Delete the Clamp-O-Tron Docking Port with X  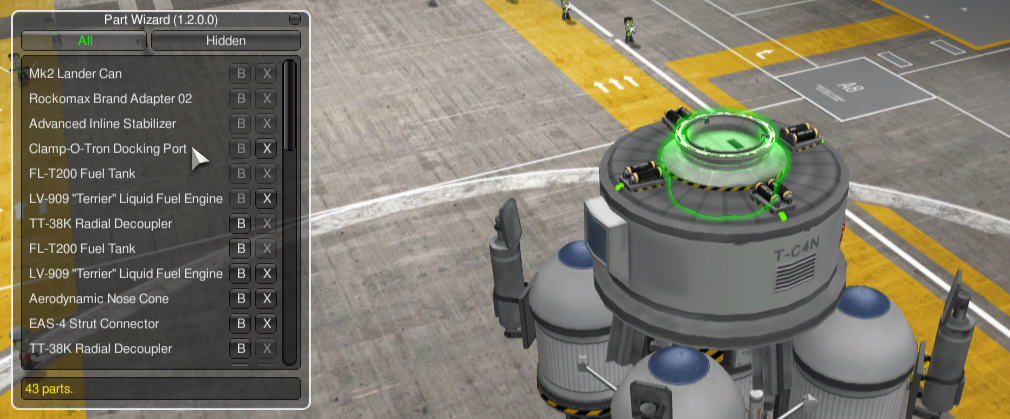(266, 149)
